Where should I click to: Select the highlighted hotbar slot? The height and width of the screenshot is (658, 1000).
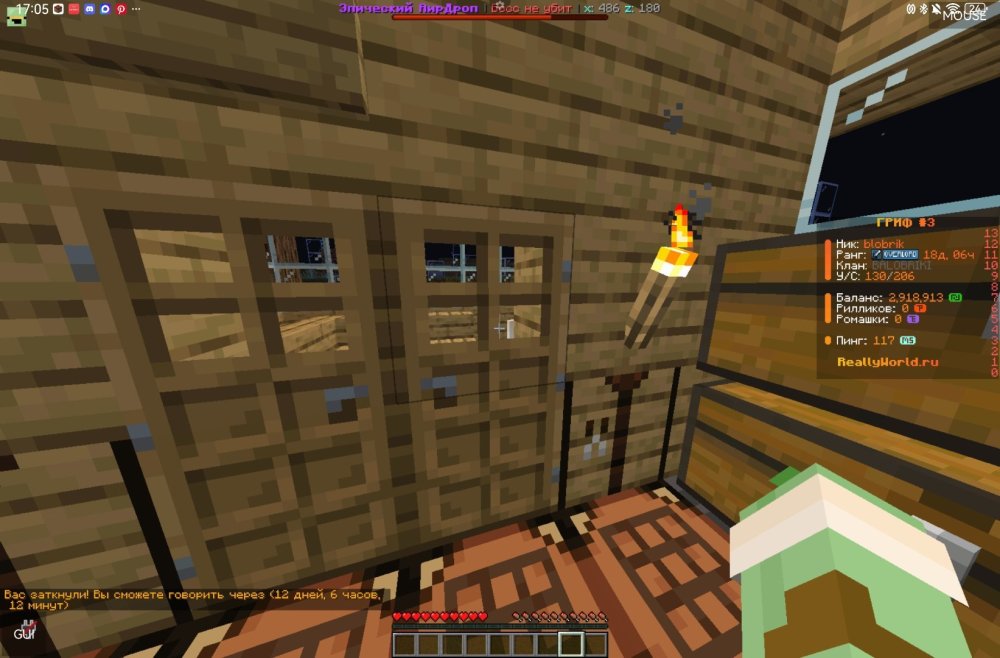571,644
